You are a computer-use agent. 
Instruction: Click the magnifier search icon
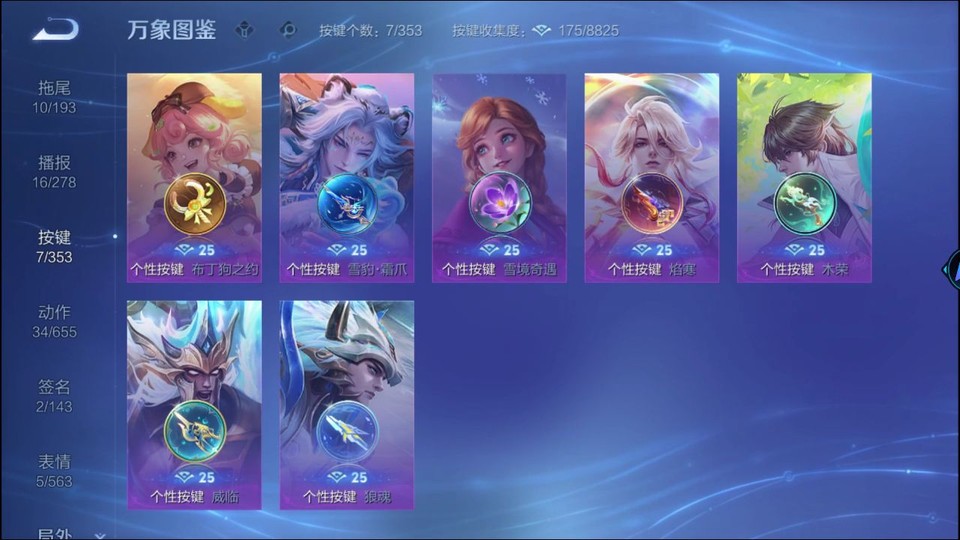tap(289, 30)
